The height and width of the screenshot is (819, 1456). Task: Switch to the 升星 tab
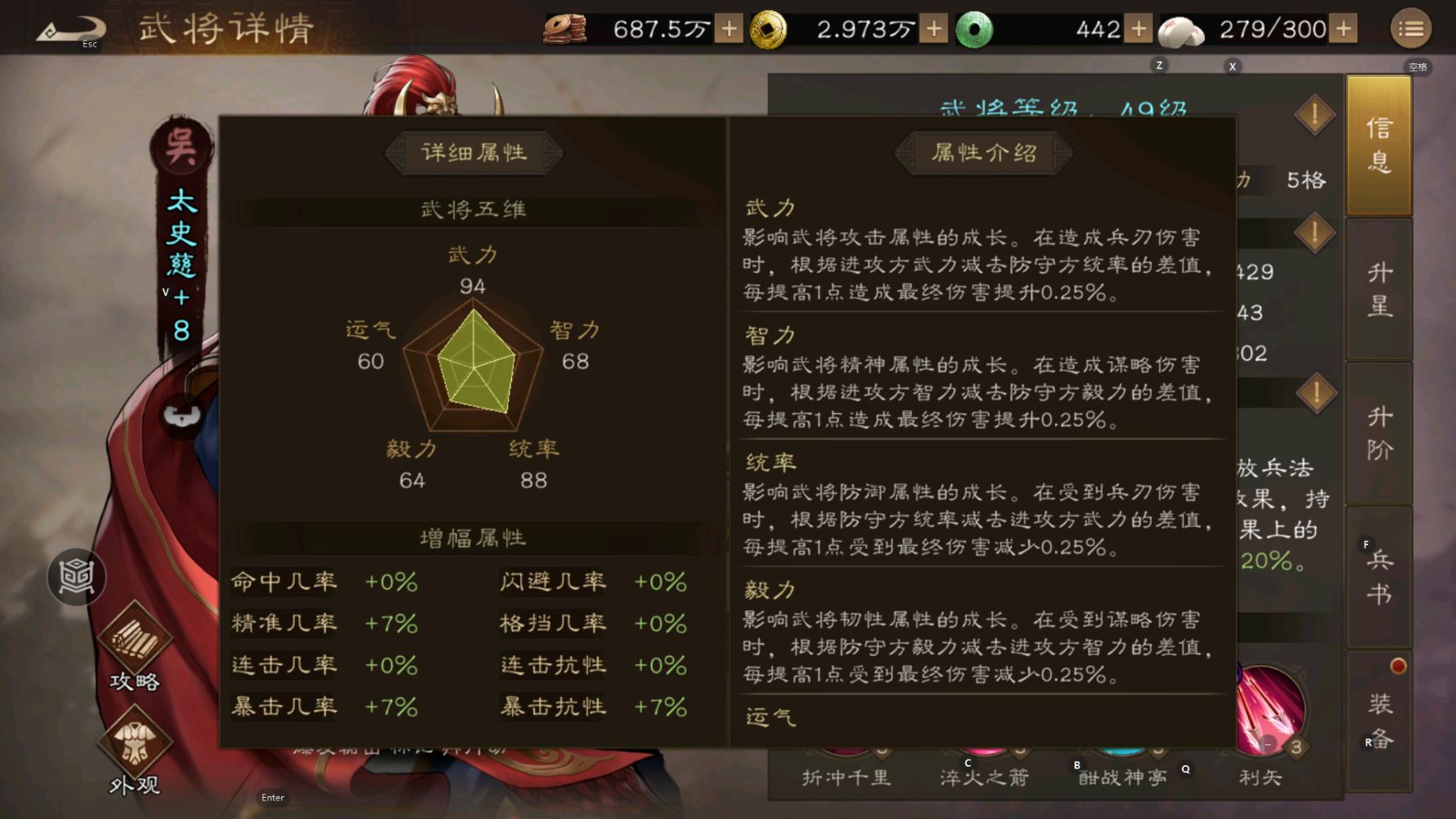coord(1379,289)
